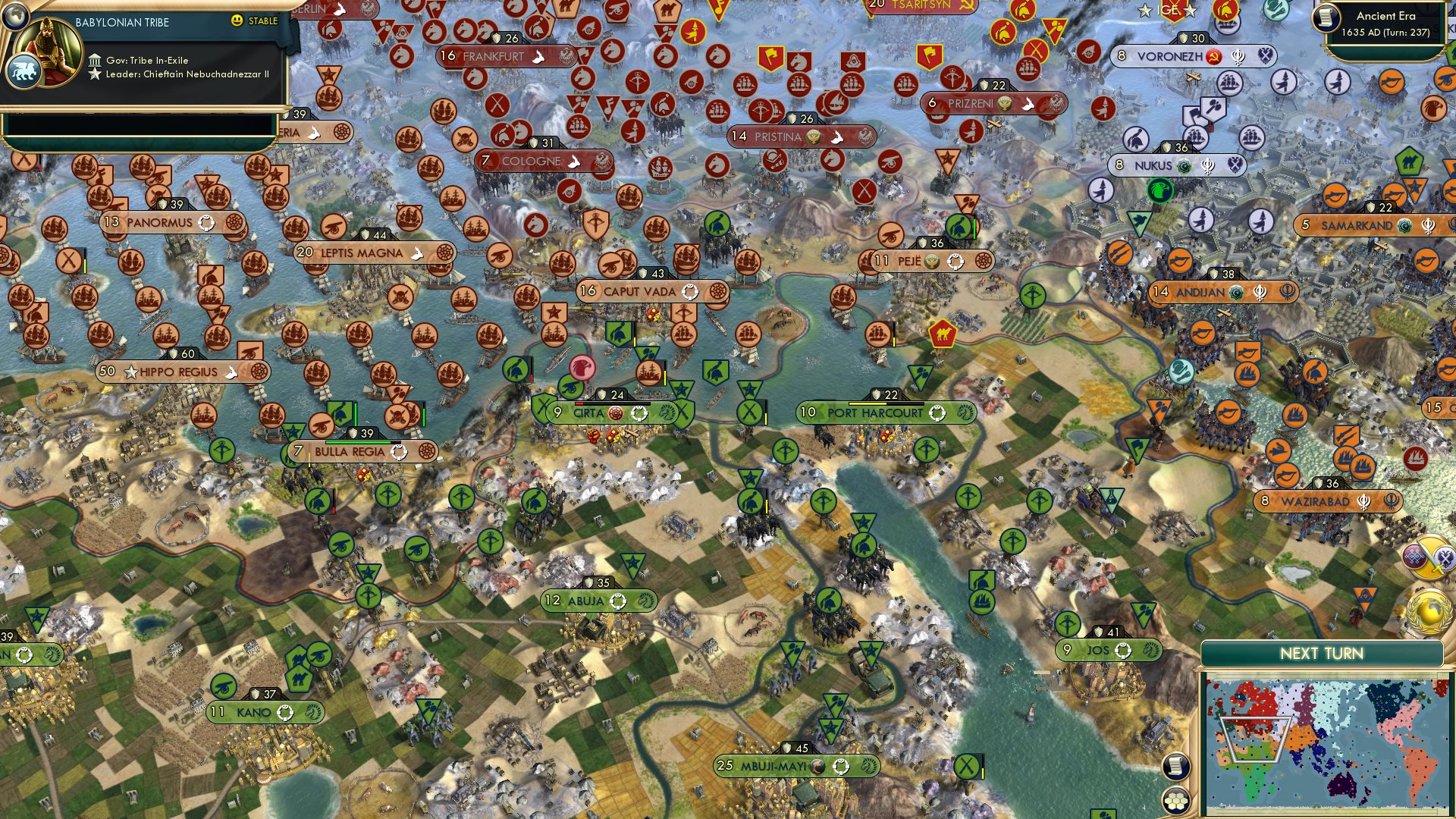Image resolution: width=1456 pixels, height=819 pixels.
Task: Click the sword notification bubble near the minimap
Action: tap(1428, 557)
